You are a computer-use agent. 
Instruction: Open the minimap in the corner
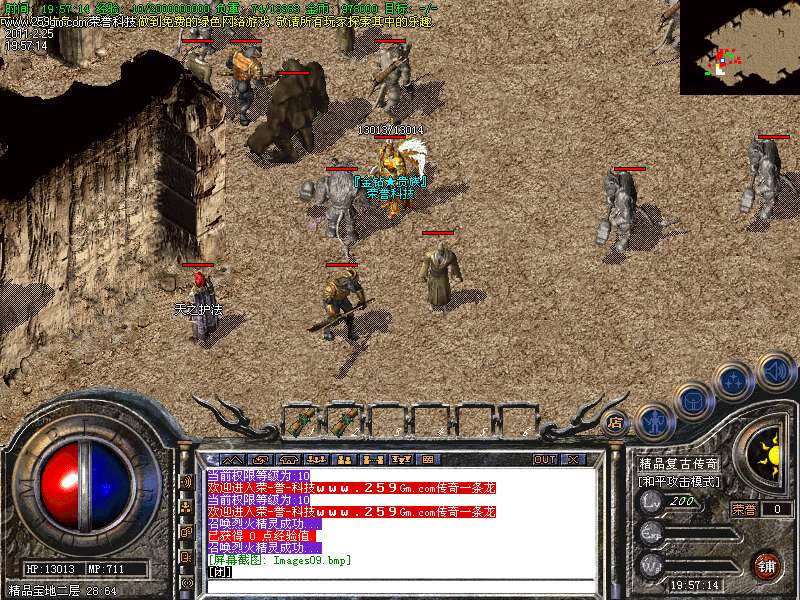739,47
